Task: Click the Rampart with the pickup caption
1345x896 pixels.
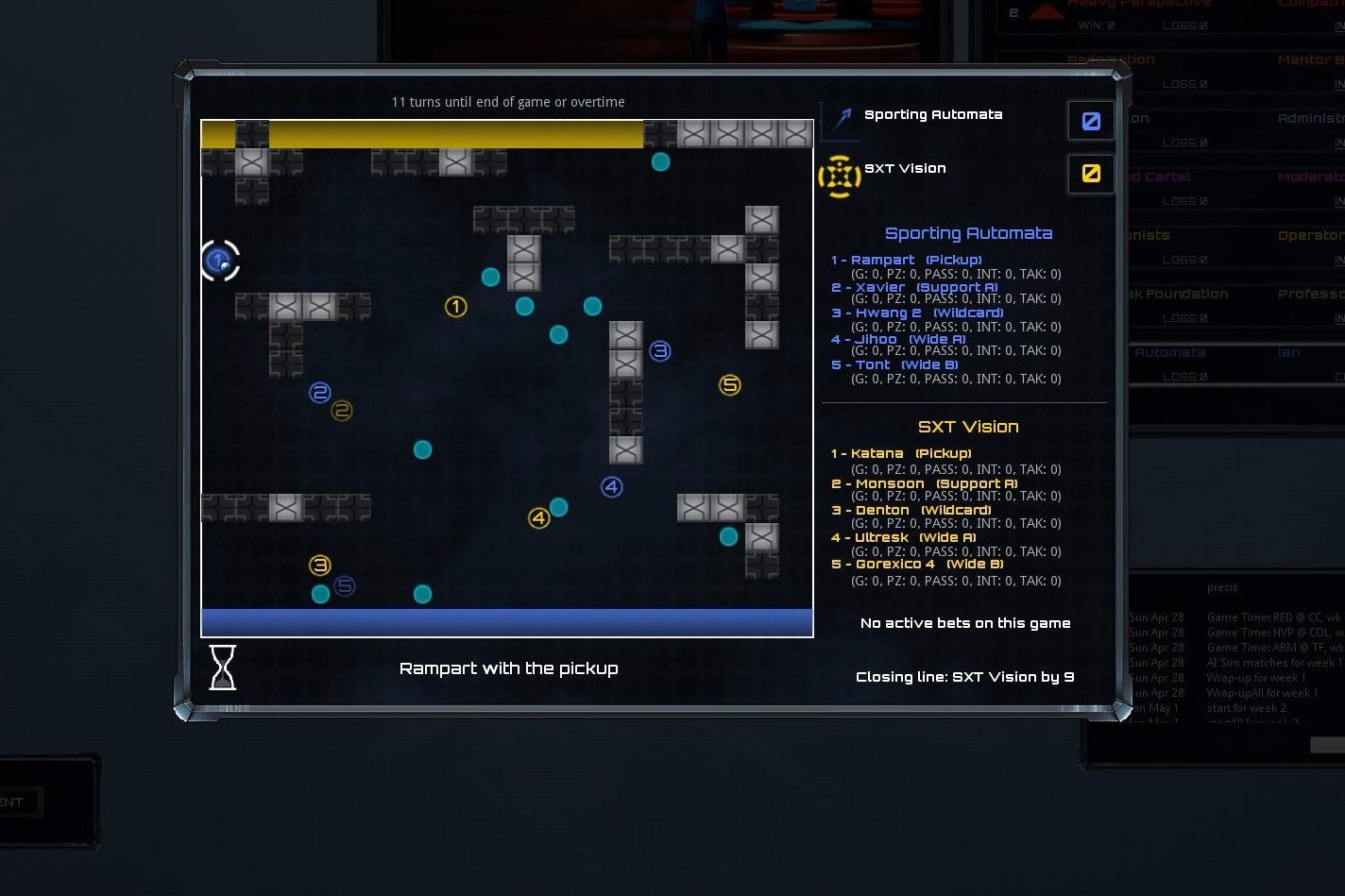Action: (508, 668)
